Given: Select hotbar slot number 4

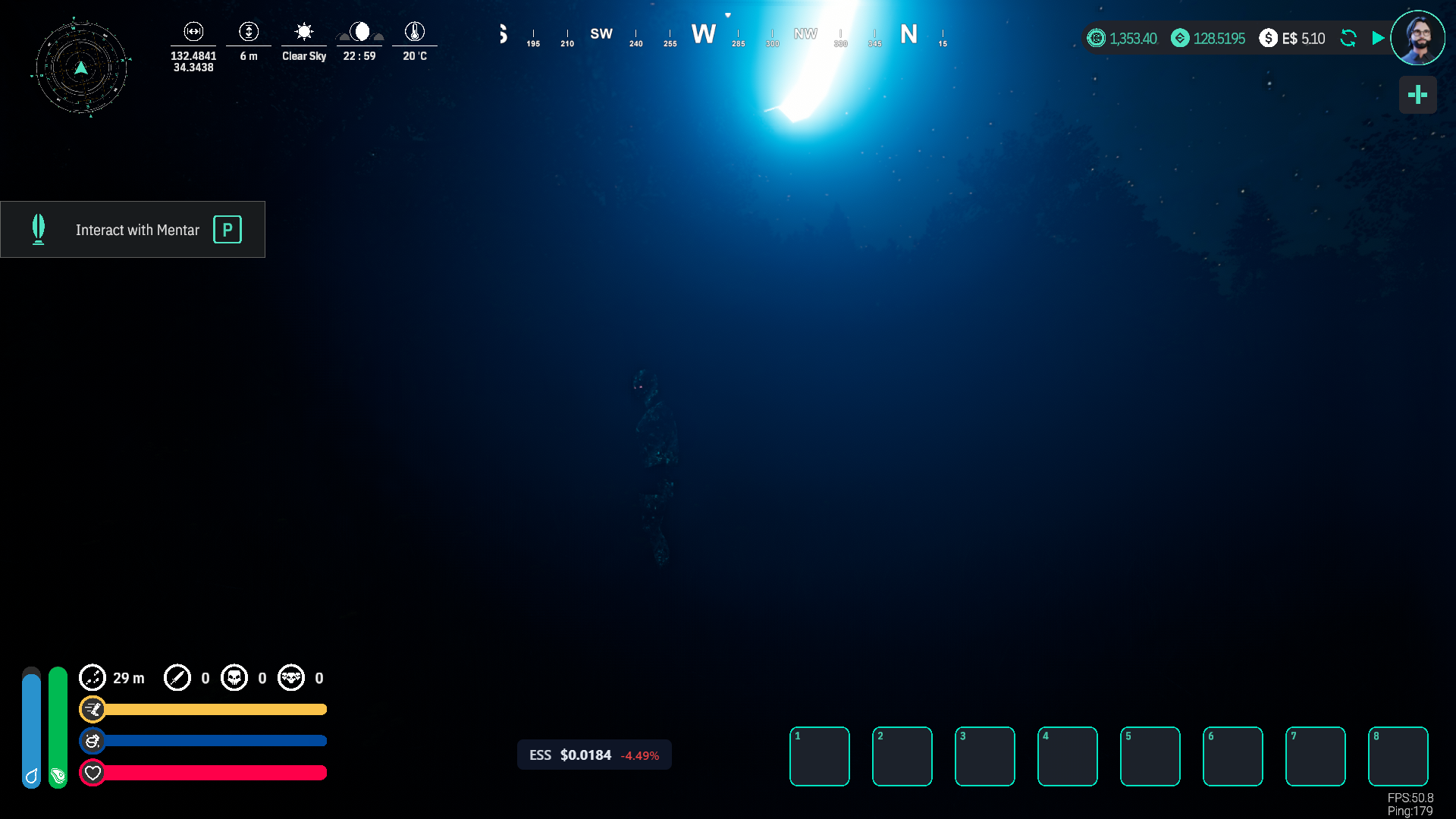Looking at the screenshot, I should tap(1067, 756).
